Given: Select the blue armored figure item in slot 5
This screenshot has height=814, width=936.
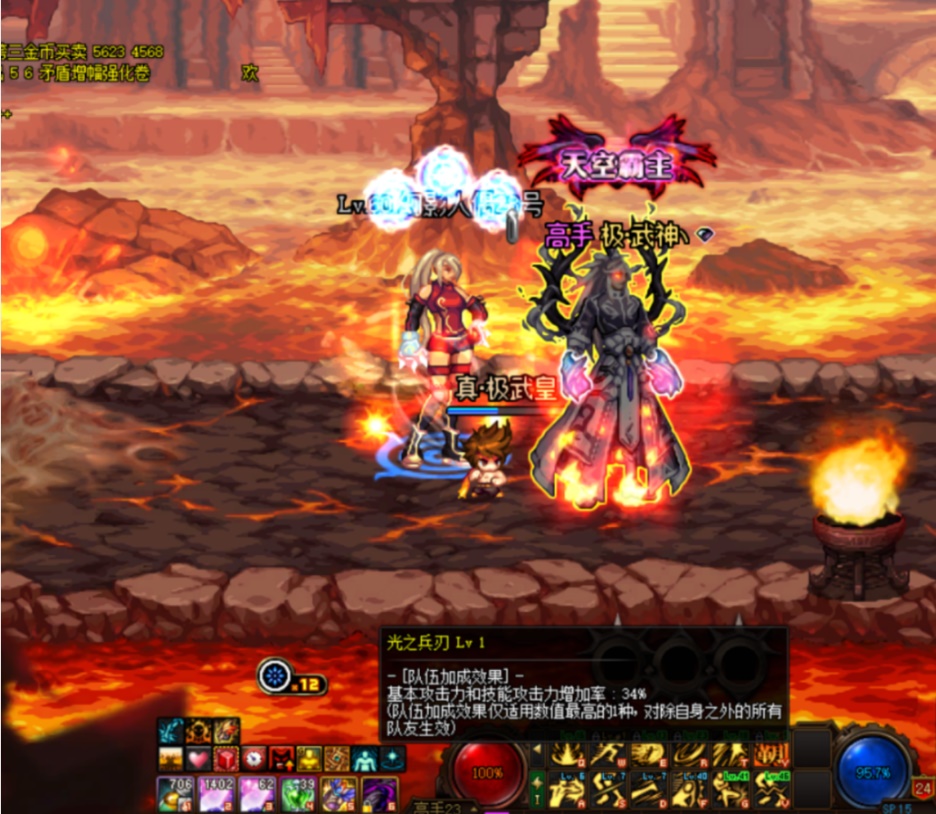Looking at the screenshot, I should 337,794.
